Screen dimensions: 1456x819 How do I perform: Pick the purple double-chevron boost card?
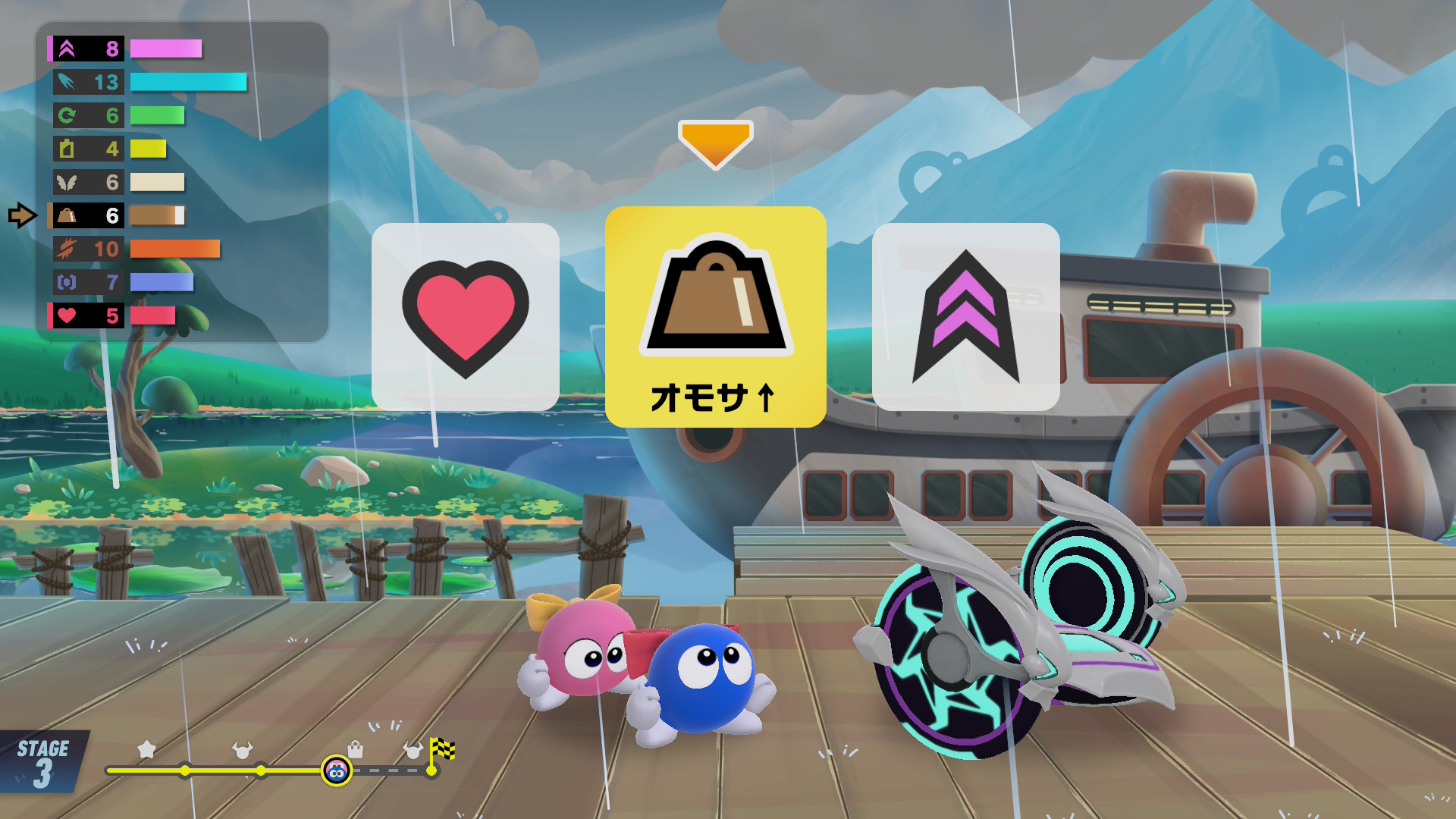(965, 317)
